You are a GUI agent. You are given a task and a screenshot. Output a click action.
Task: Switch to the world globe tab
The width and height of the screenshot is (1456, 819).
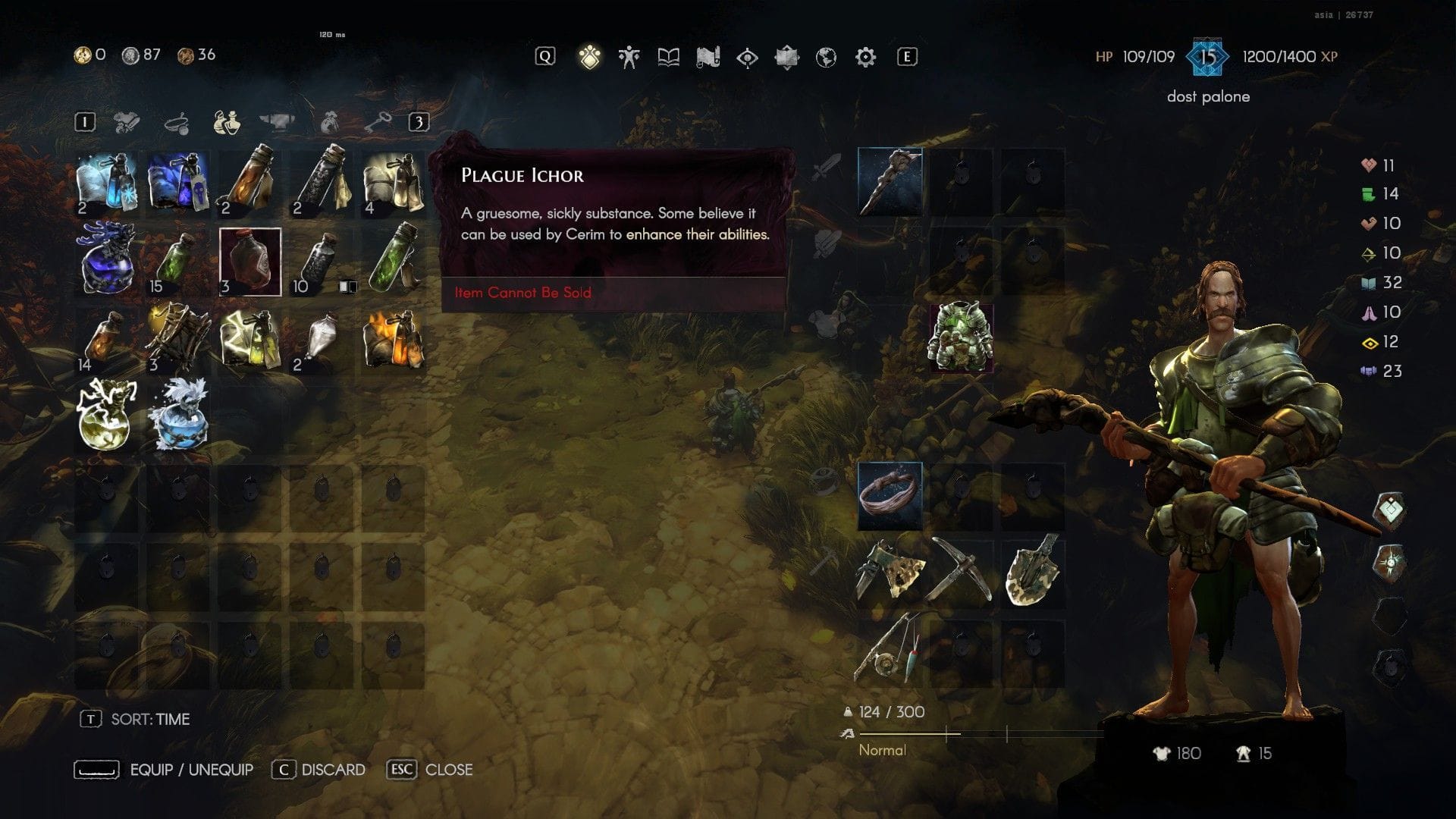[826, 57]
